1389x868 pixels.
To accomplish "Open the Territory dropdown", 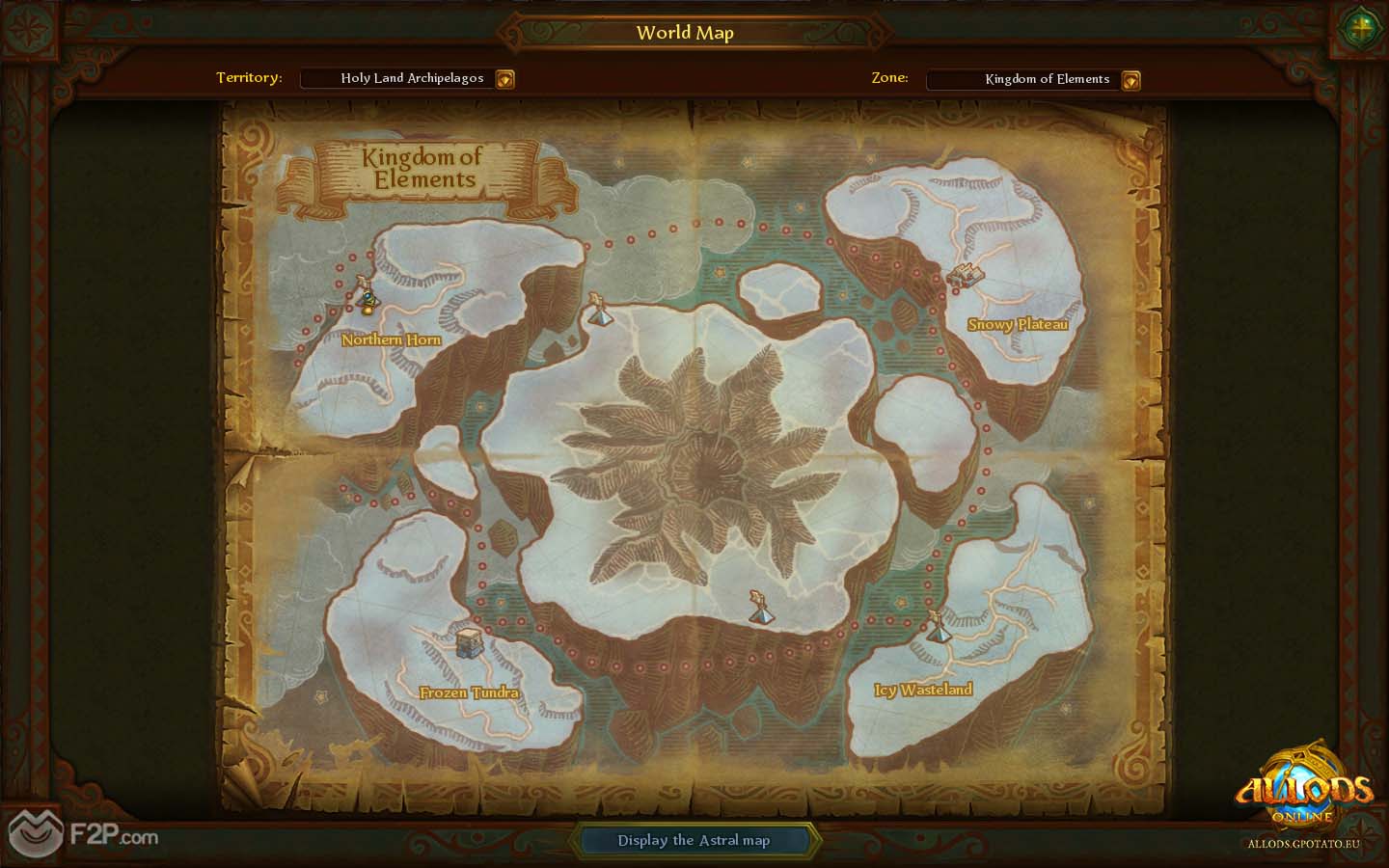I will pos(504,79).
